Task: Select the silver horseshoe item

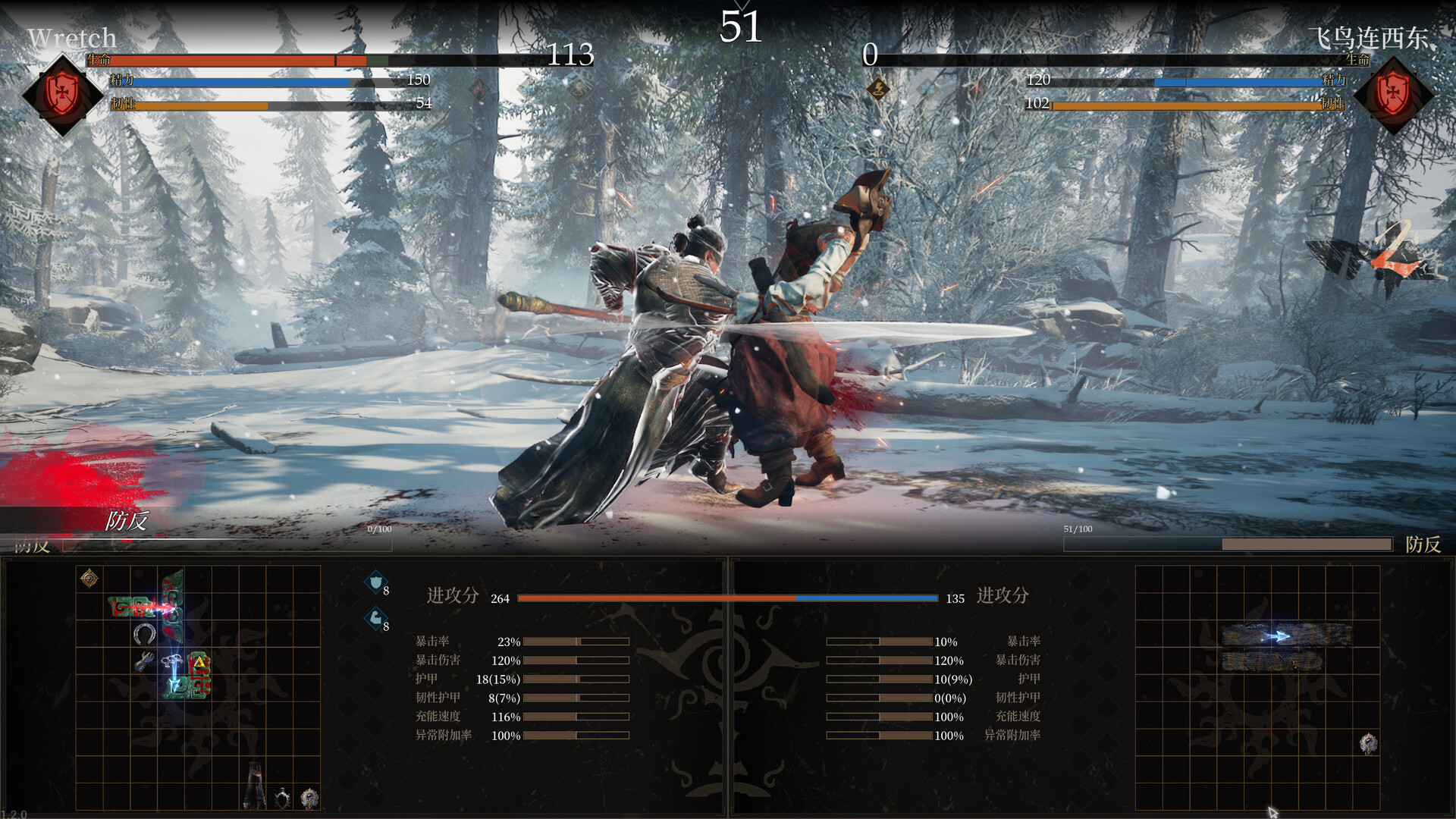Action: click(x=144, y=634)
